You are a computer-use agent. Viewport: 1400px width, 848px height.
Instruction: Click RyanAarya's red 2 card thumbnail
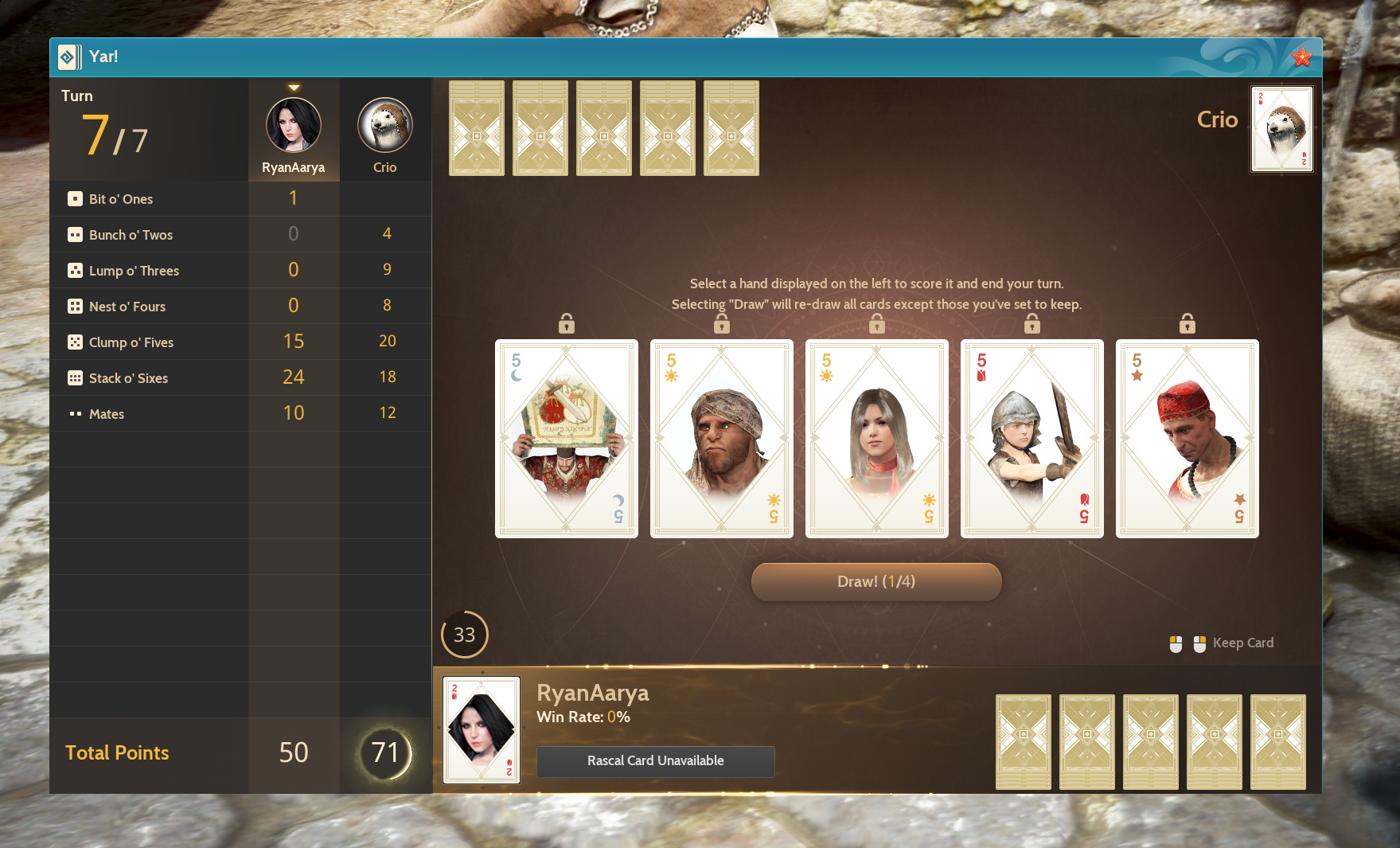[x=481, y=729]
